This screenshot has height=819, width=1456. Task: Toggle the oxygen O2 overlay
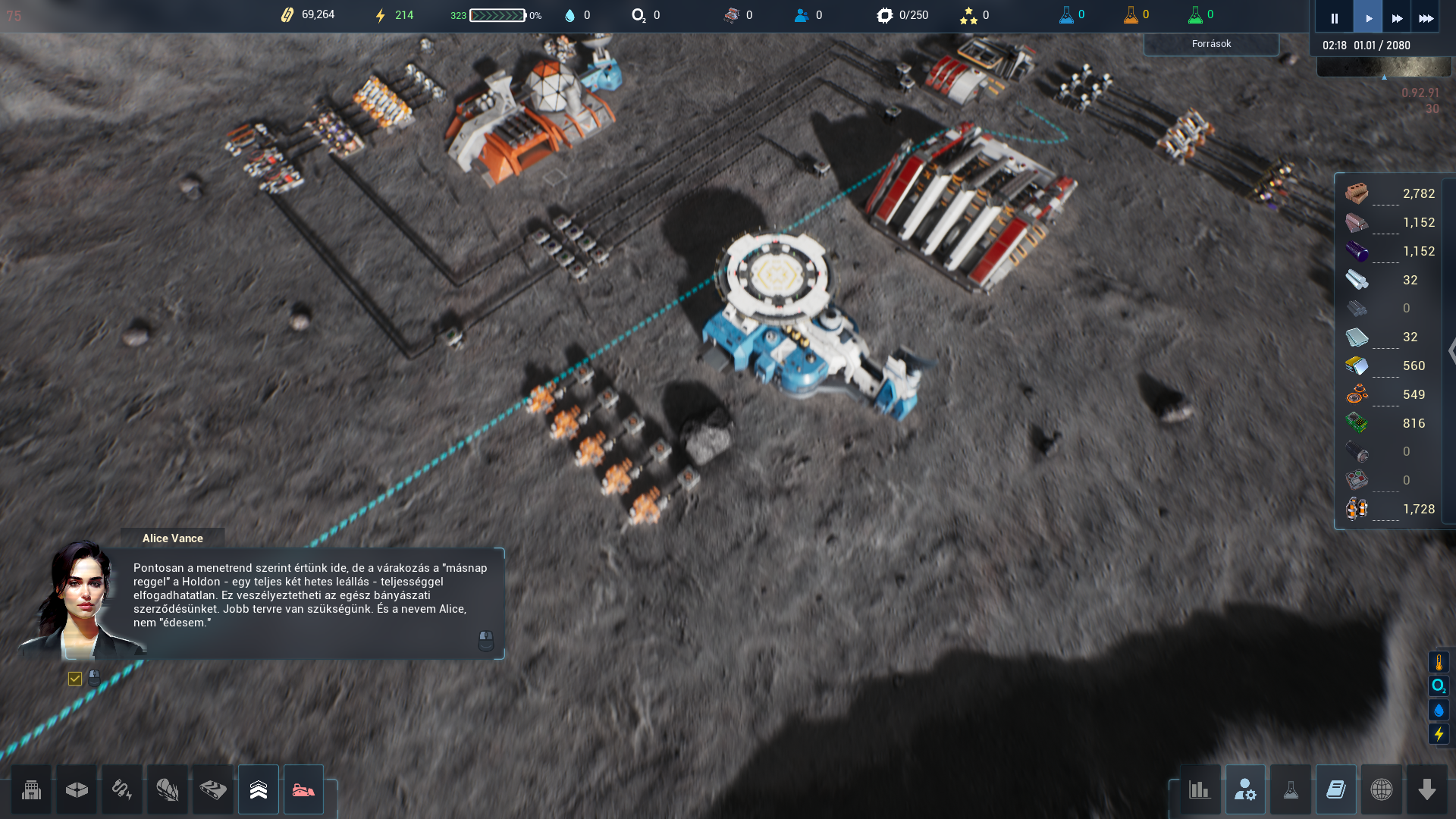(1439, 686)
